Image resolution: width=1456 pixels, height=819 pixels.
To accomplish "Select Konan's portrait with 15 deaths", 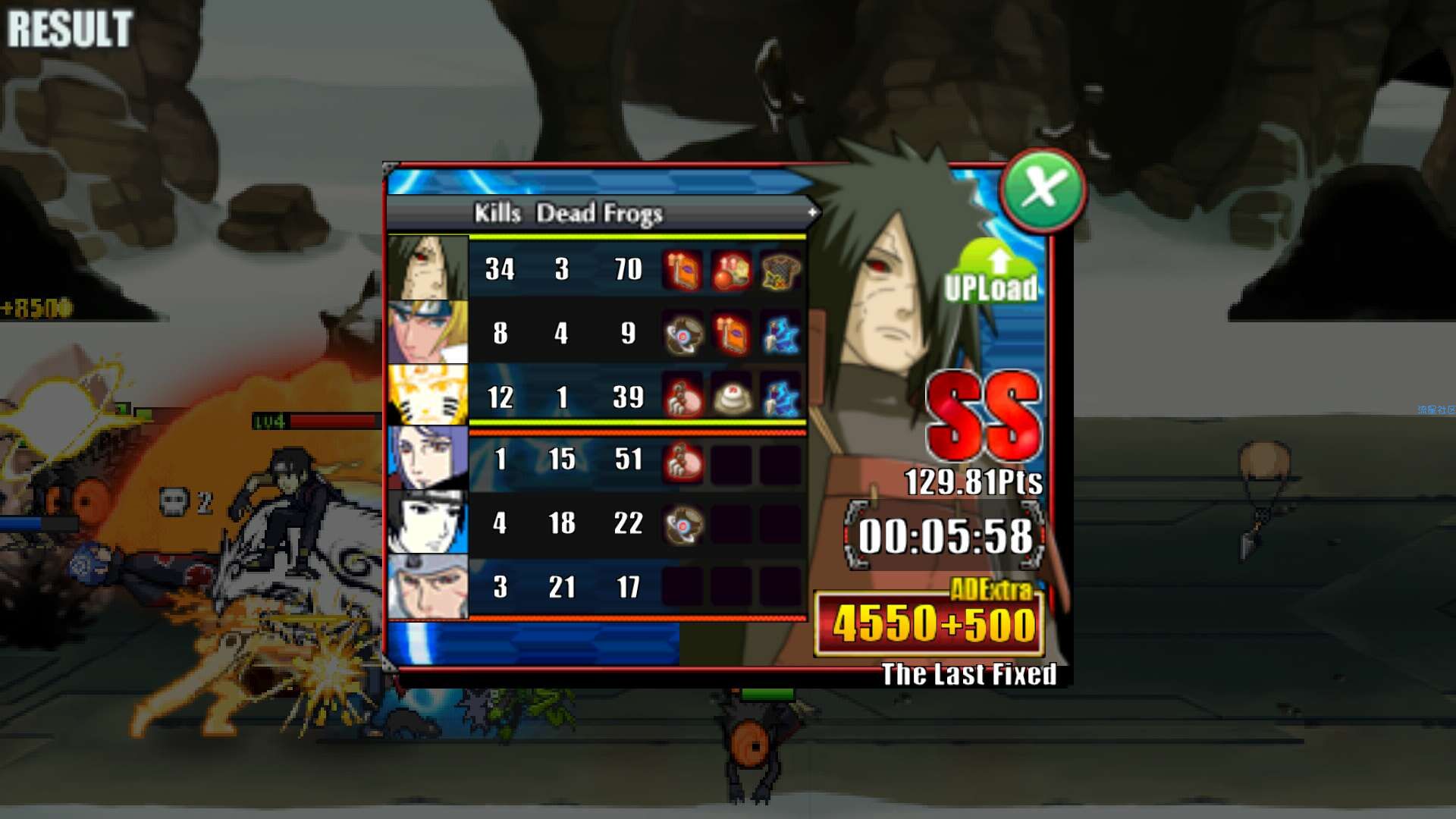I will click(x=428, y=459).
